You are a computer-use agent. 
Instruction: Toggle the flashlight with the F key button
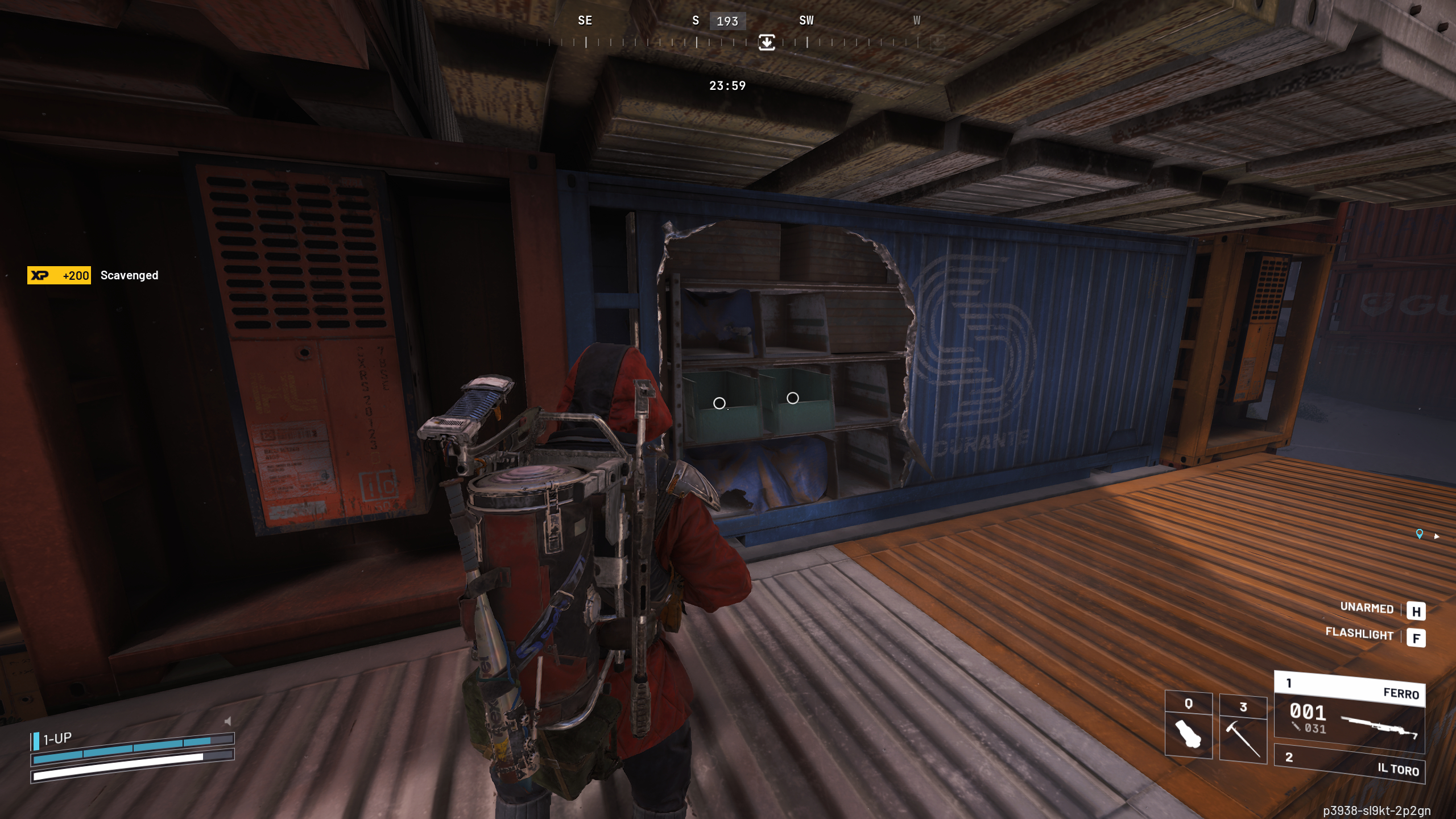(1417, 638)
